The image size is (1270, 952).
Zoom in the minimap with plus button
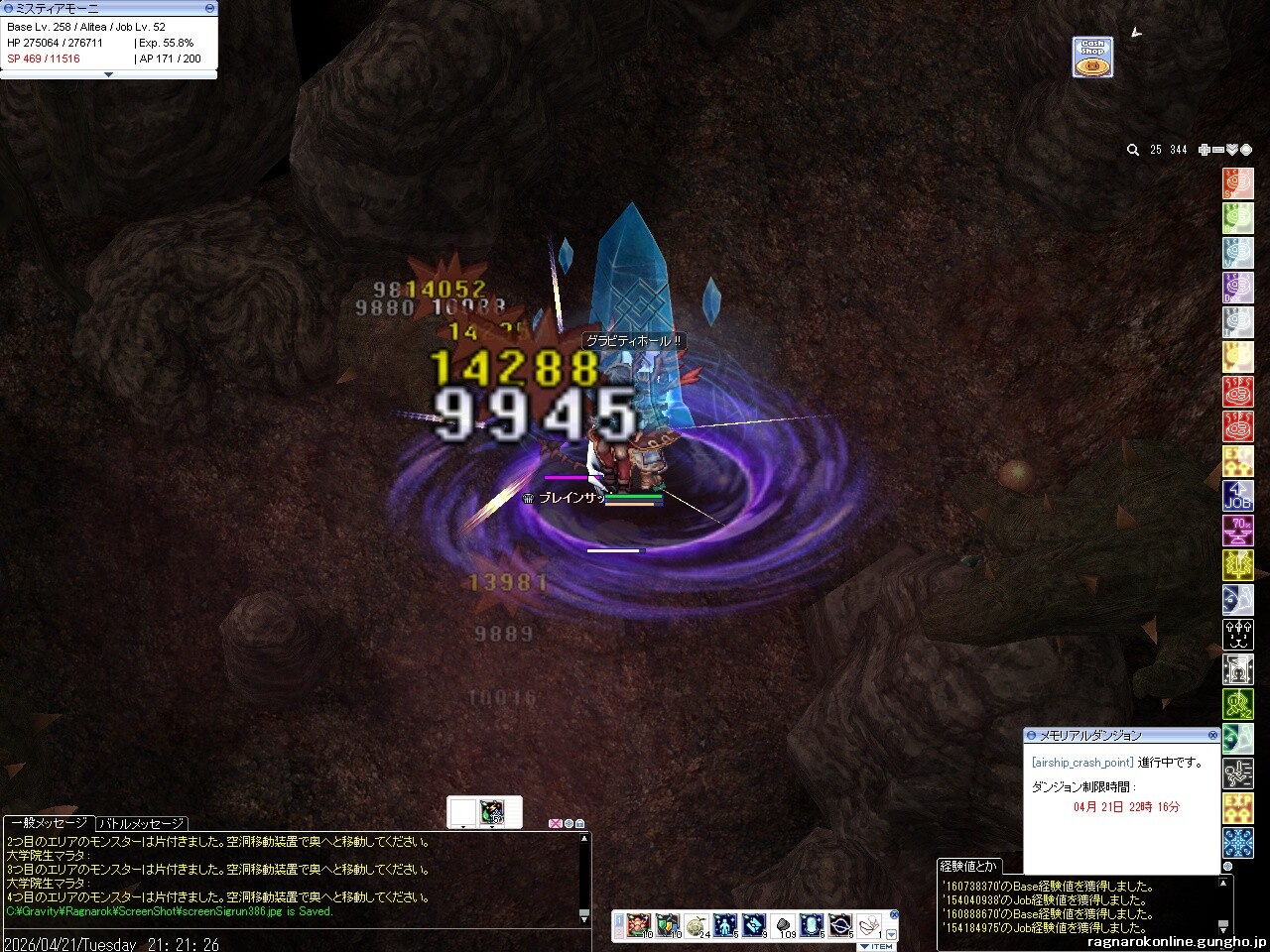[1205, 150]
